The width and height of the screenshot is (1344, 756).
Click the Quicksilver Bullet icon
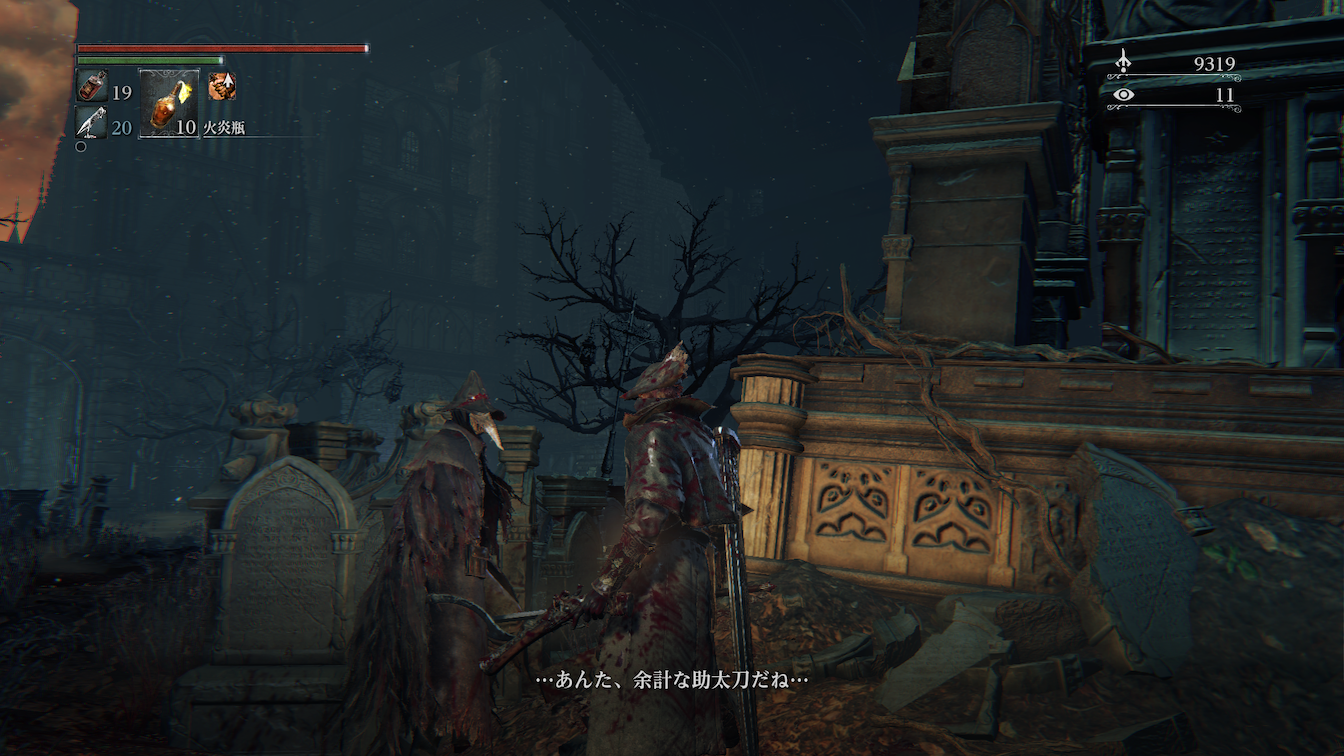tap(92, 123)
